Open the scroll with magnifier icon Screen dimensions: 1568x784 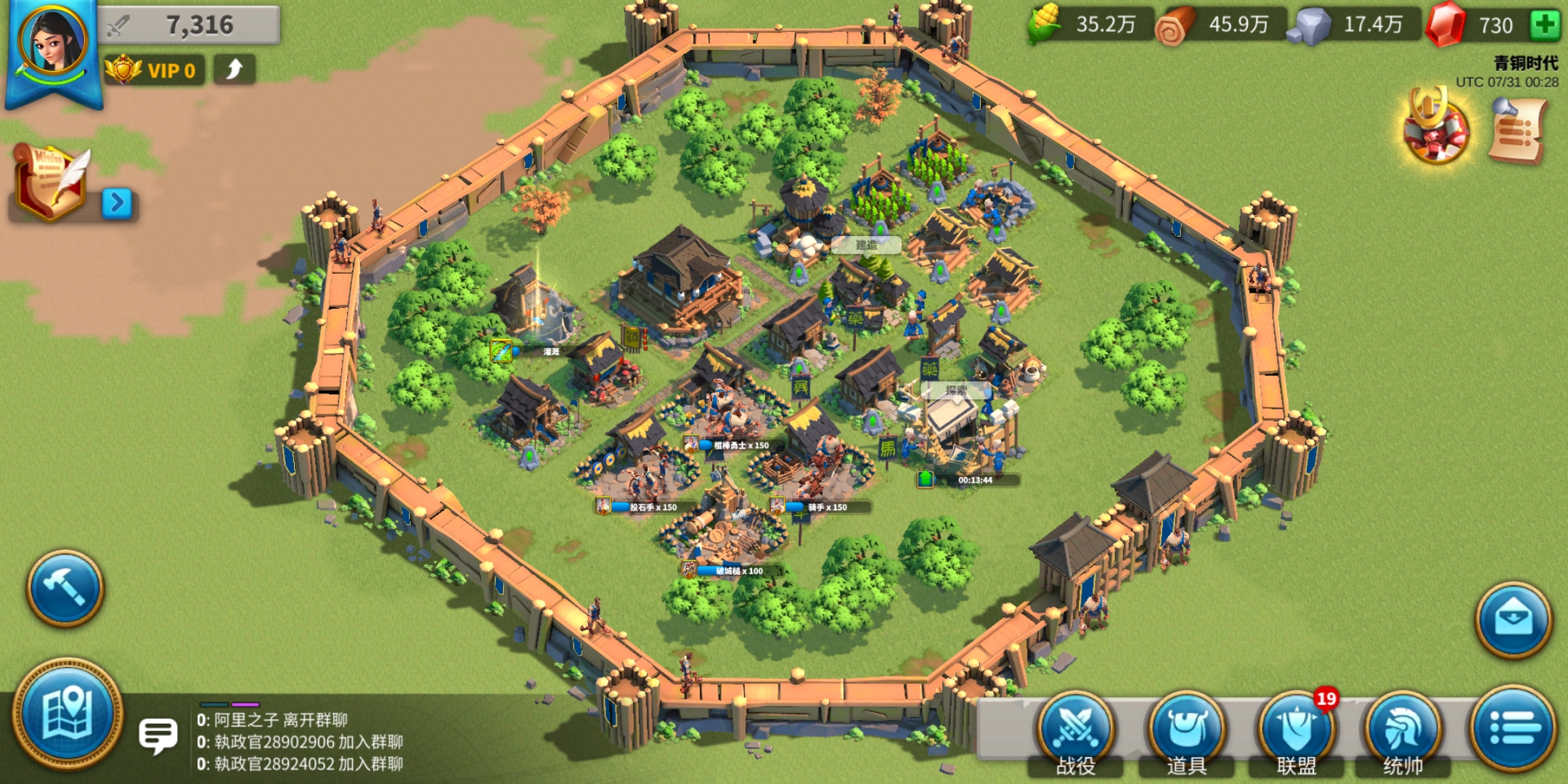(x=1518, y=132)
